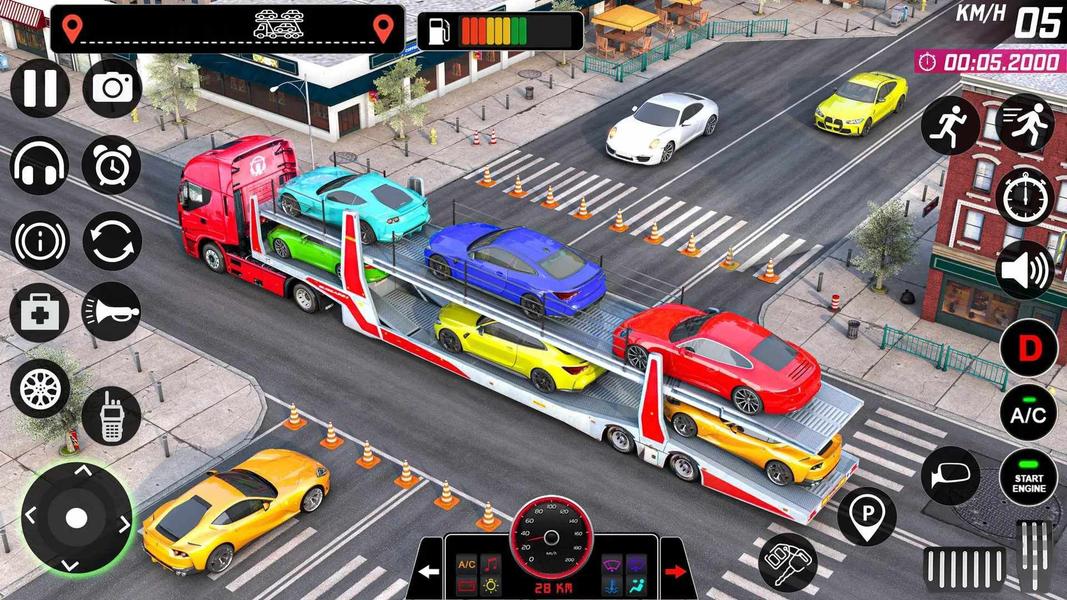
Task: Toggle the speaker sound button
Action: click(x=1025, y=269)
